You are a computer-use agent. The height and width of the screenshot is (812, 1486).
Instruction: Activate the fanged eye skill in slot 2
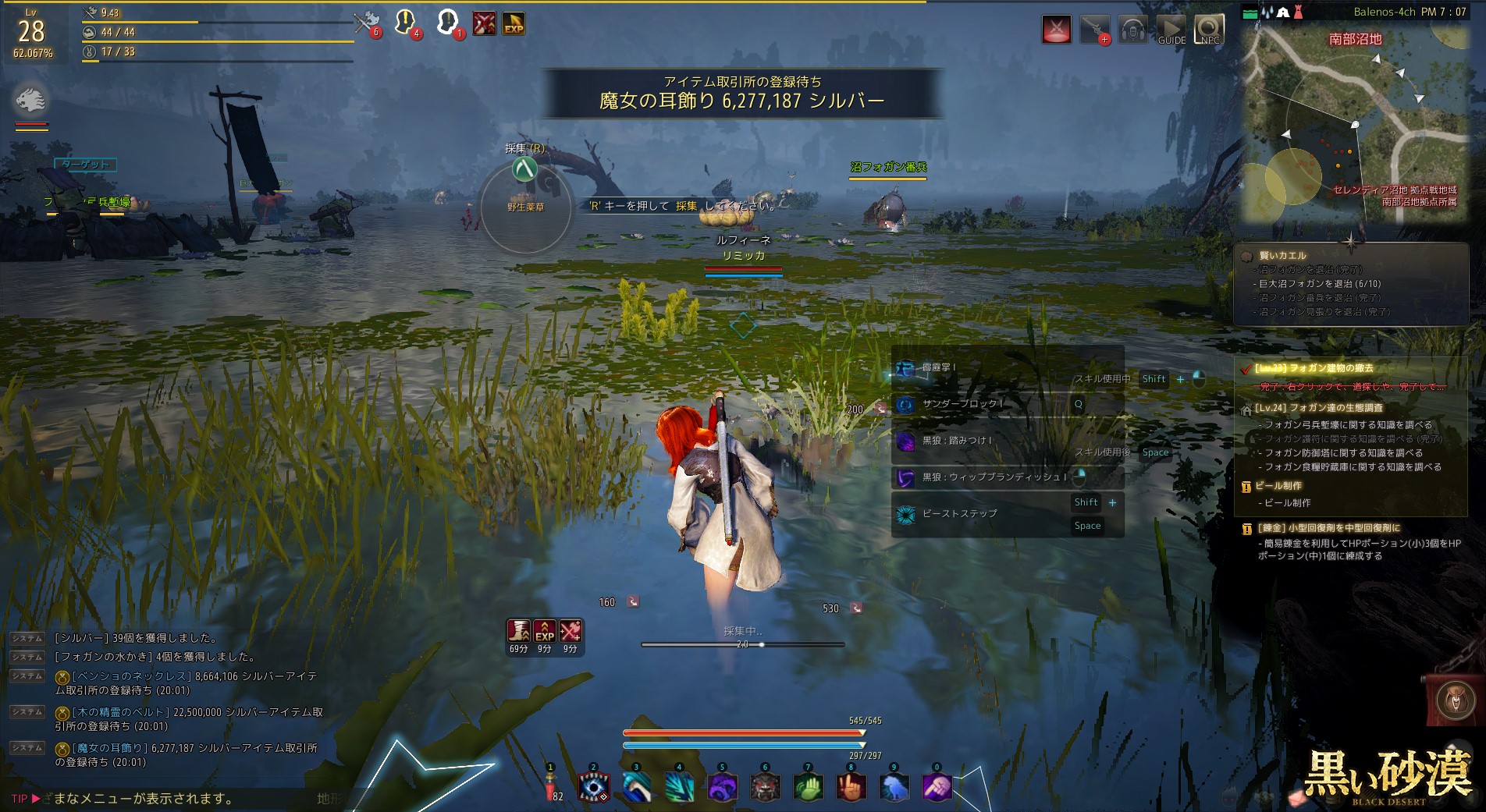click(593, 786)
